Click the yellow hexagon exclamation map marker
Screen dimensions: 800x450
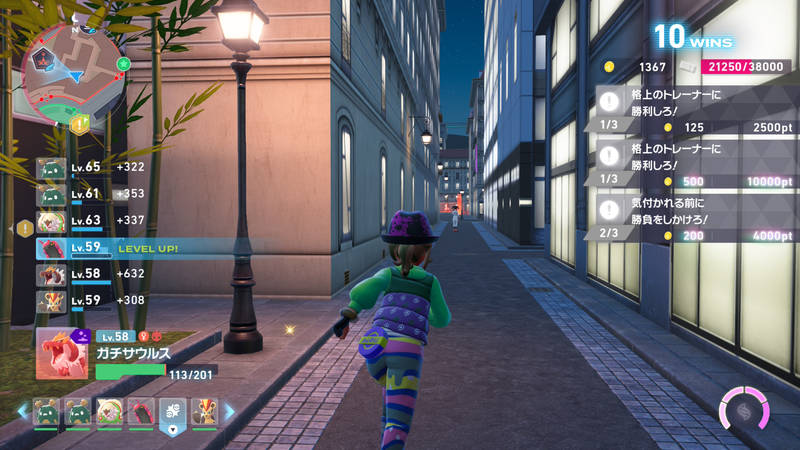pyautogui.click(x=79, y=124)
